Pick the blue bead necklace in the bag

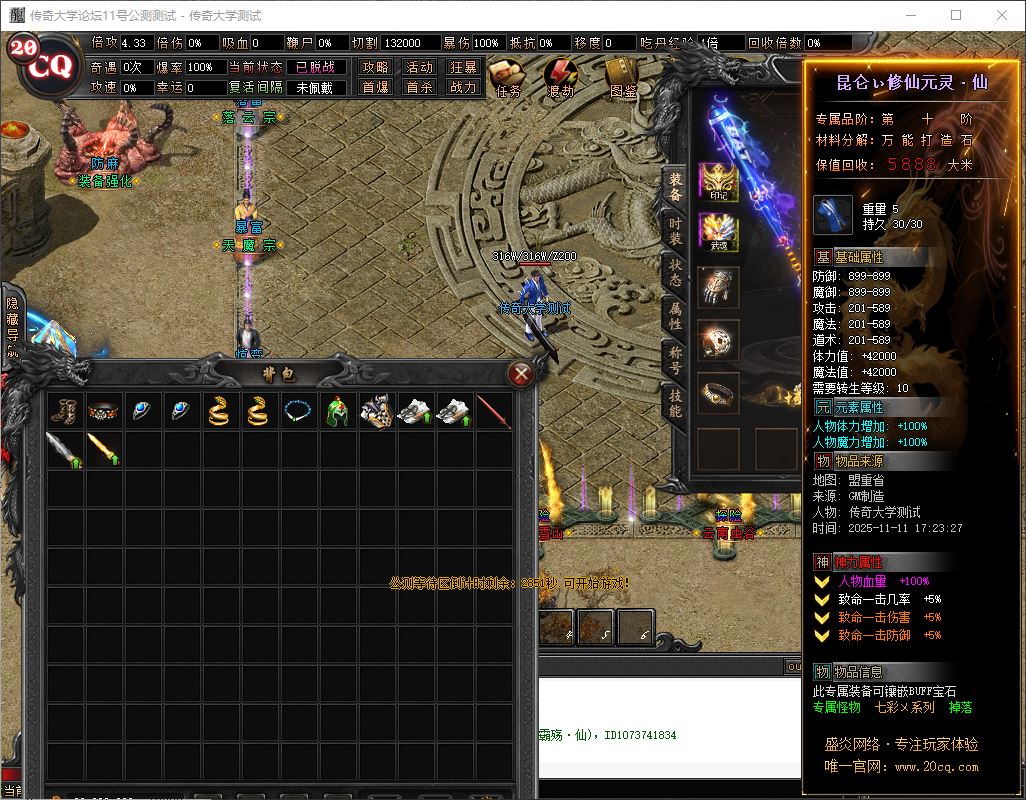(297, 411)
